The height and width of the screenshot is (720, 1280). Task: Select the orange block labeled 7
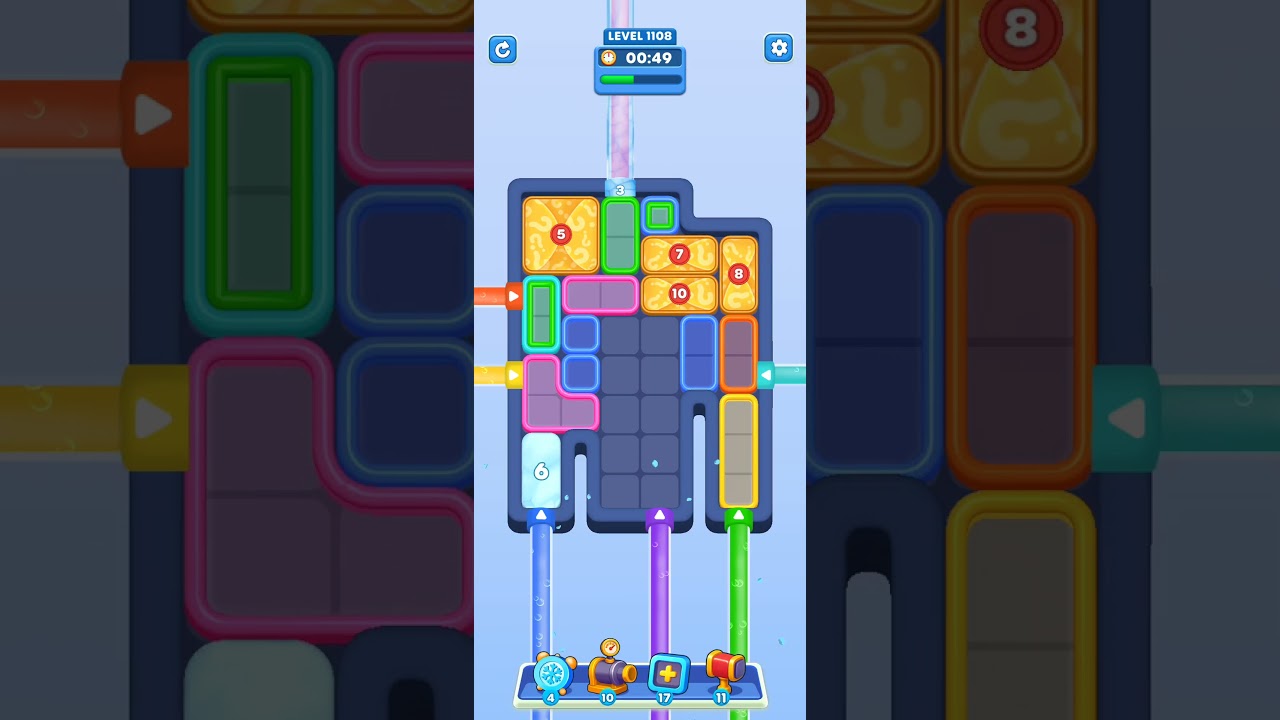coord(679,254)
